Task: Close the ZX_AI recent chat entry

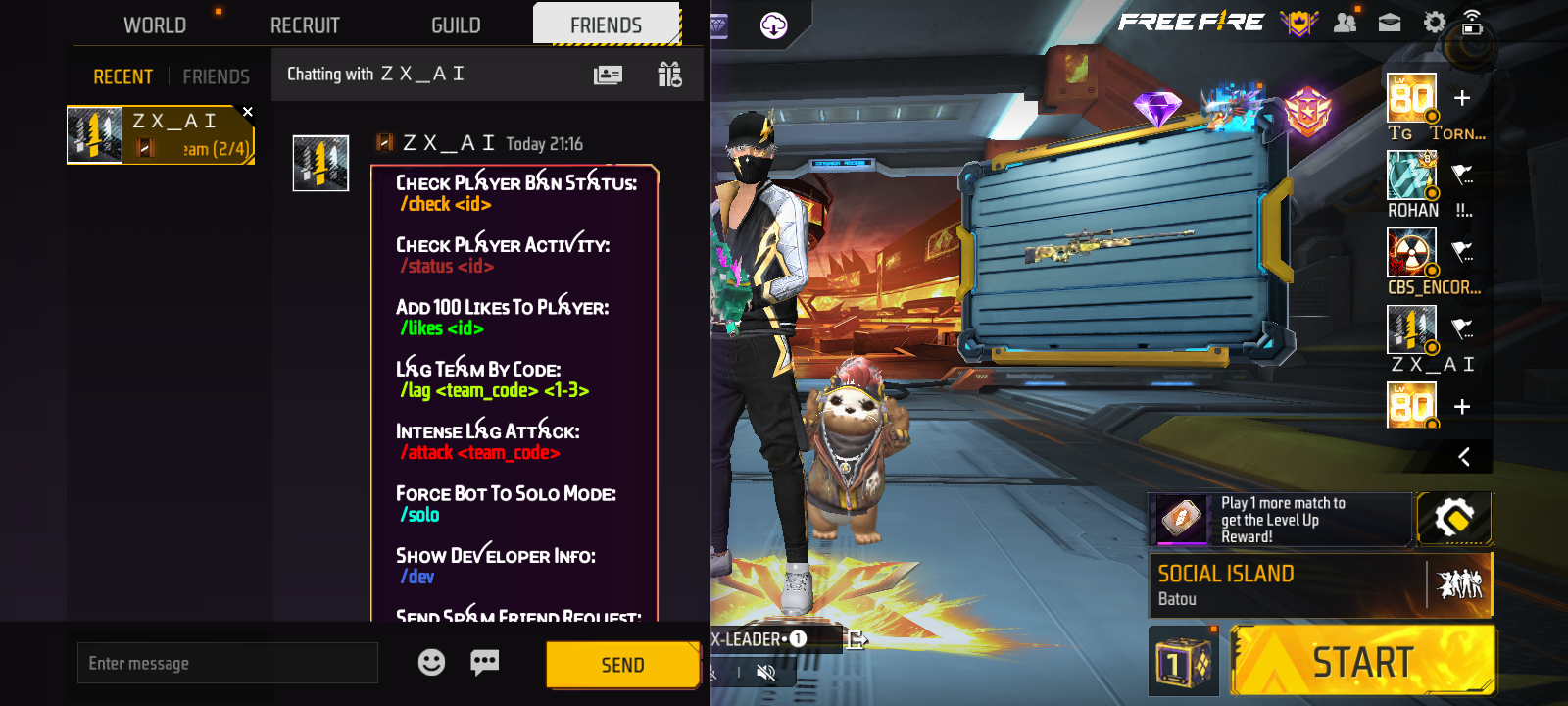Action: 248,112
